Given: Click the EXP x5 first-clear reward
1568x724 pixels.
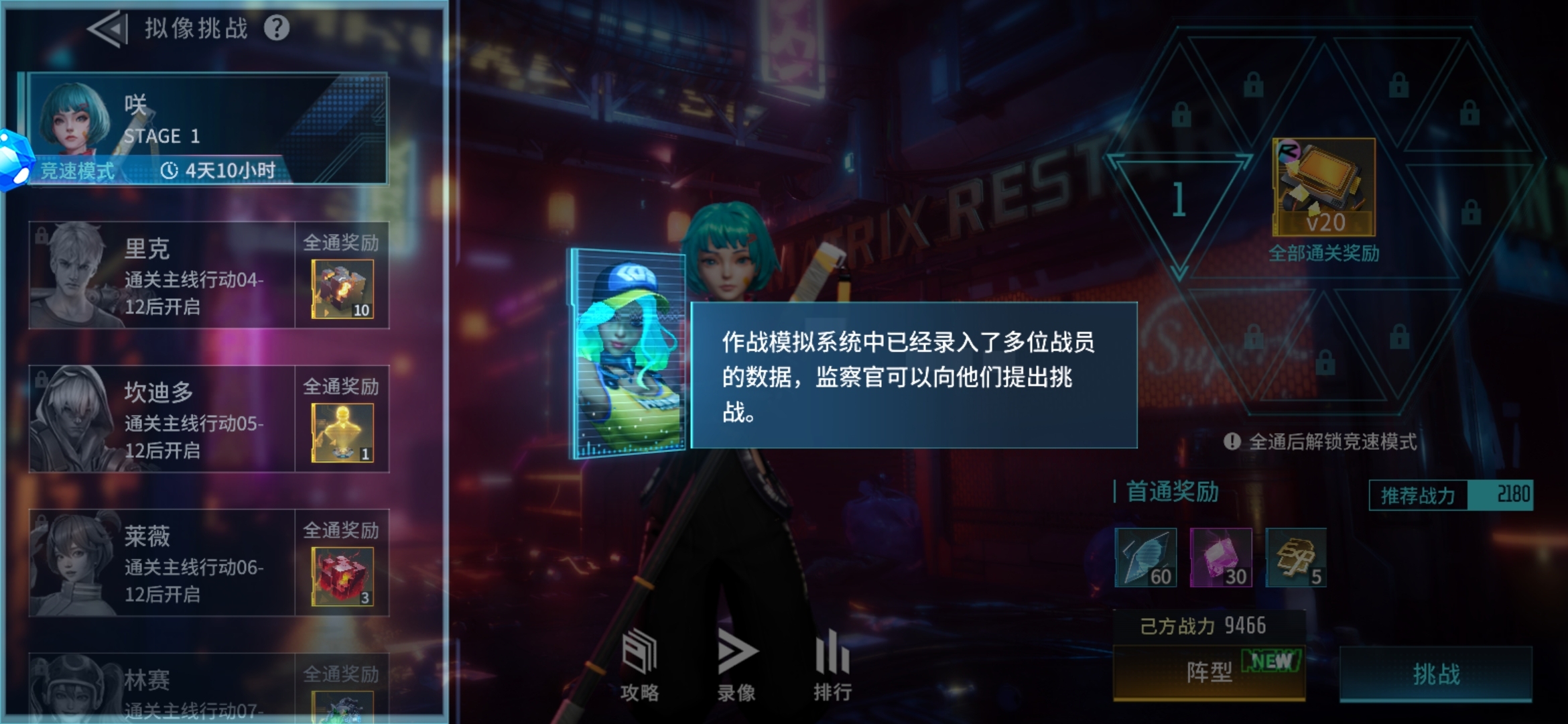Looking at the screenshot, I should (x=1297, y=557).
